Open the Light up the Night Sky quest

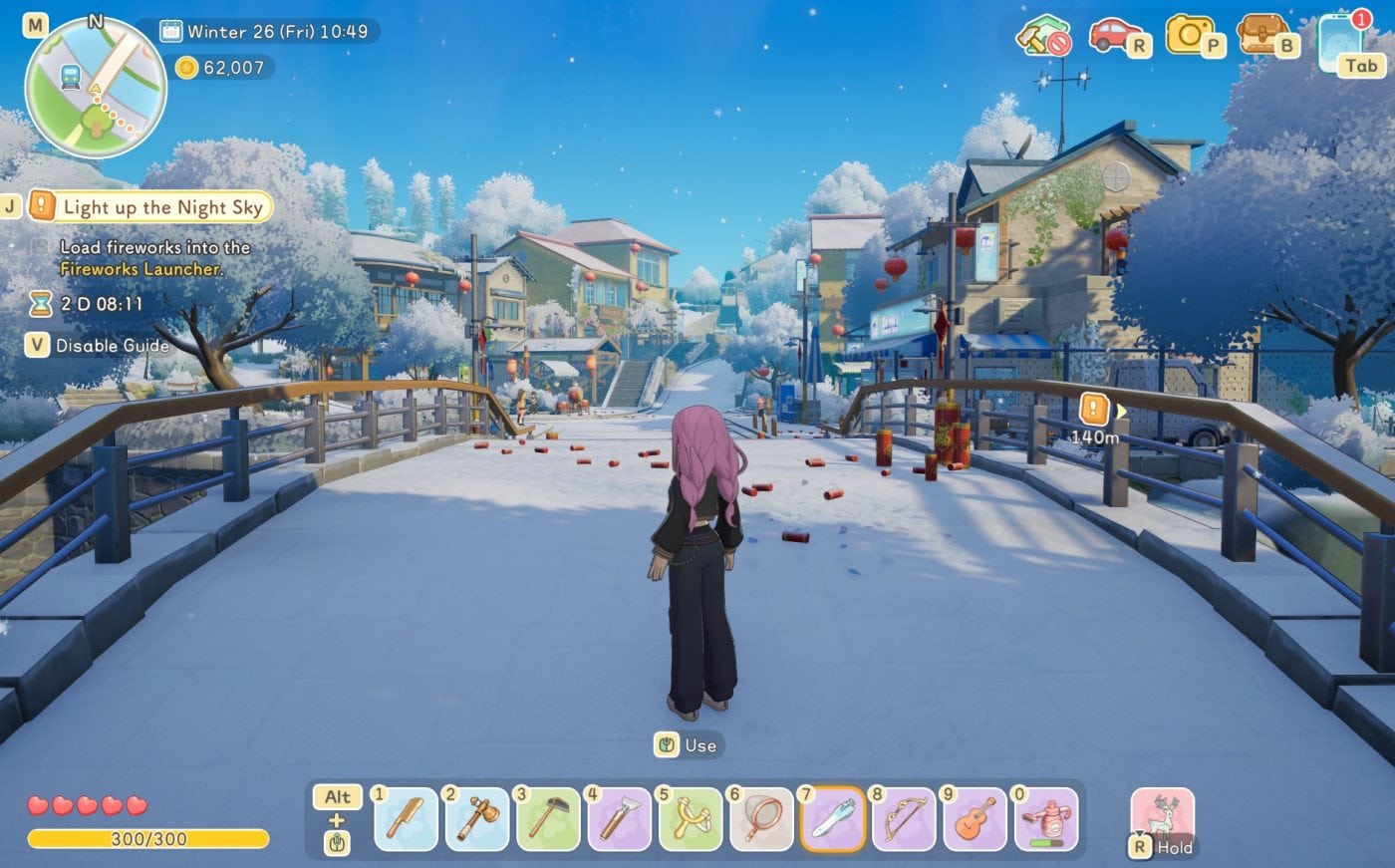(164, 207)
